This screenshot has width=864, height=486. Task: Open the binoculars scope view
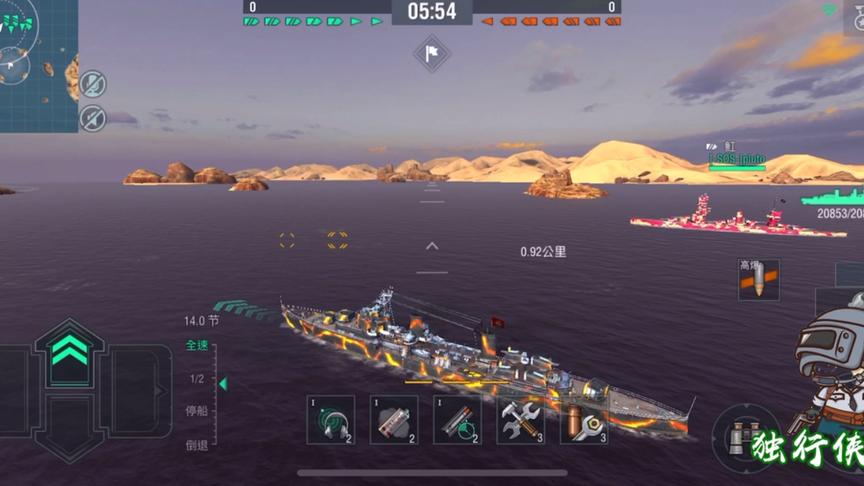click(x=743, y=439)
